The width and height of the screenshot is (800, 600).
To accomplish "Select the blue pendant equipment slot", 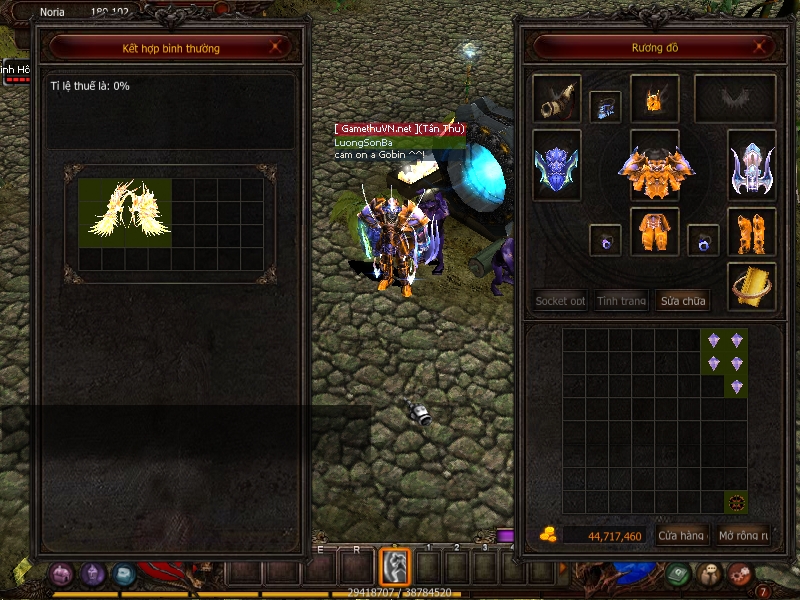I will pyautogui.click(x=606, y=105).
